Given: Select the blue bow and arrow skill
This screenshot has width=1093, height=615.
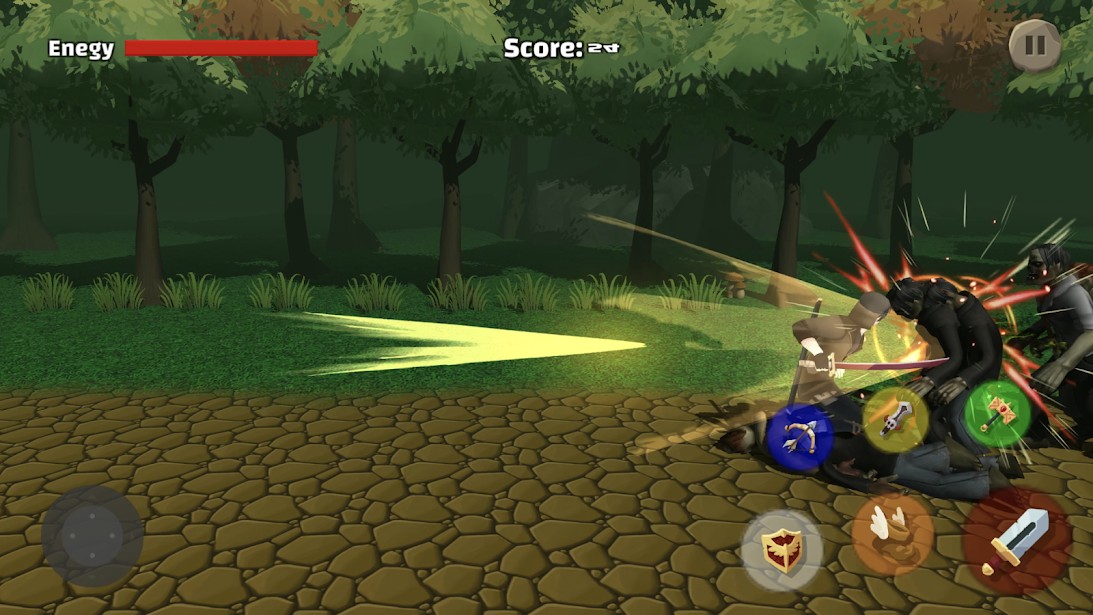Looking at the screenshot, I should [x=800, y=436].
